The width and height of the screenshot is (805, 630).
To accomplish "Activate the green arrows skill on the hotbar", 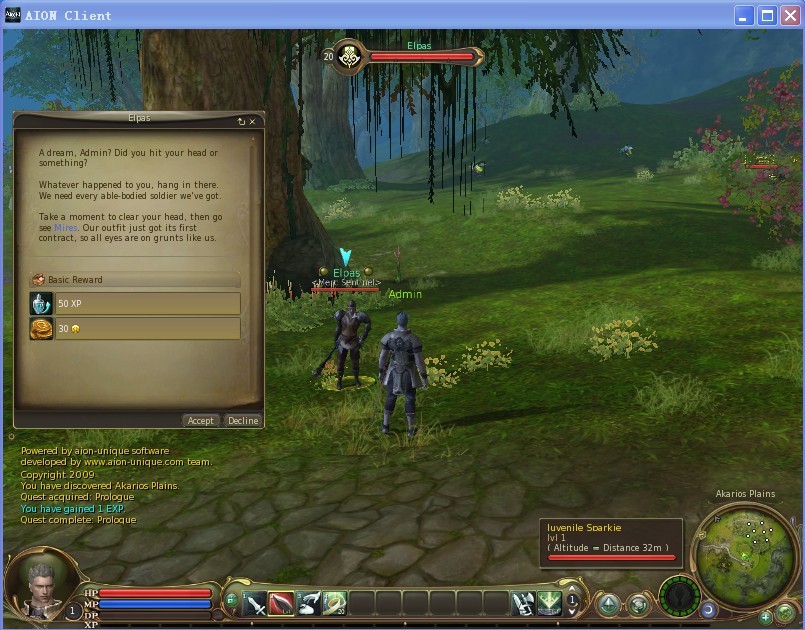I will (548, 603).
